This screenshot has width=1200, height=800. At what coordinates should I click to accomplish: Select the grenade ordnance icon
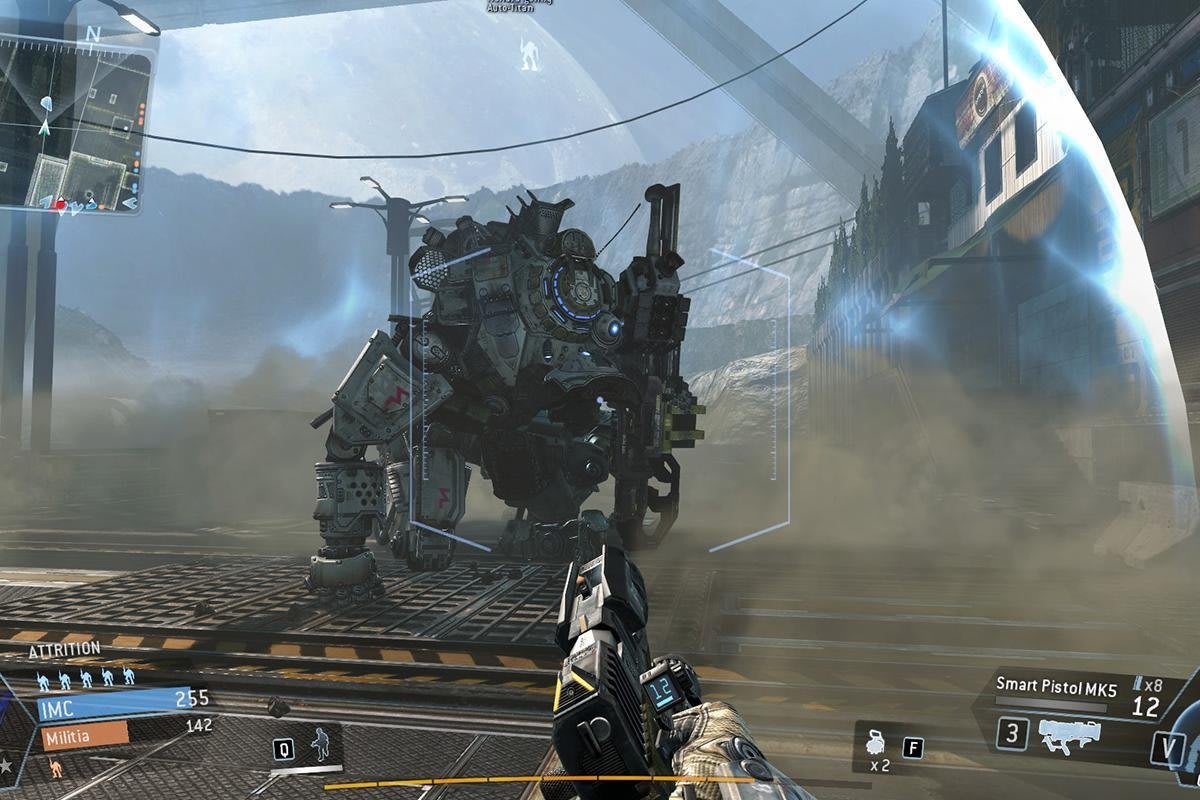coord(876,745)
